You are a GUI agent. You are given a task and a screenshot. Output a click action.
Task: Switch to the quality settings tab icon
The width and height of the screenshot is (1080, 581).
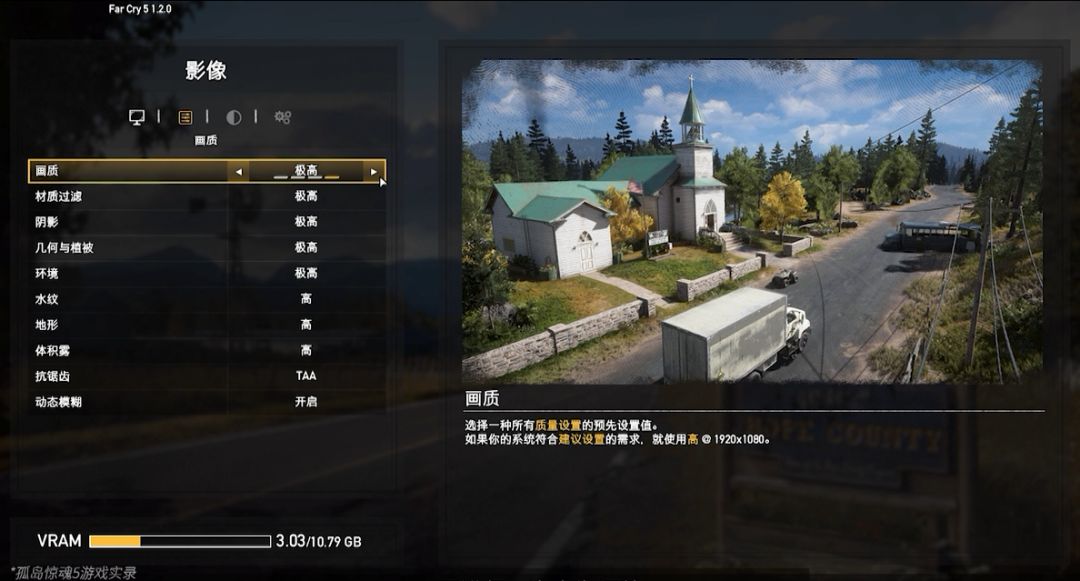185,117
